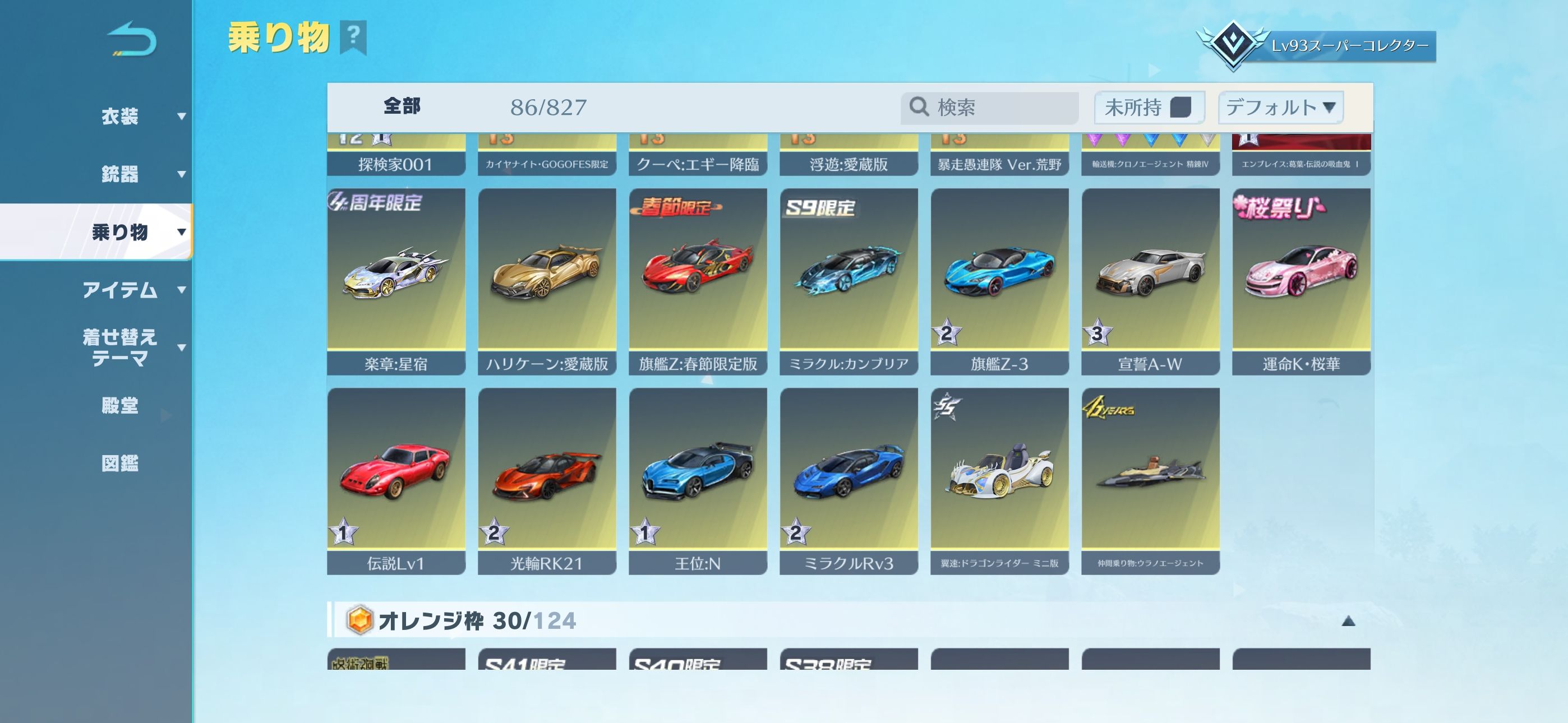Image resolution: width=1568 pixels, height=723 pixels.
Task: Open the デフォルト sort dropdown
Action: [1280, 108]
